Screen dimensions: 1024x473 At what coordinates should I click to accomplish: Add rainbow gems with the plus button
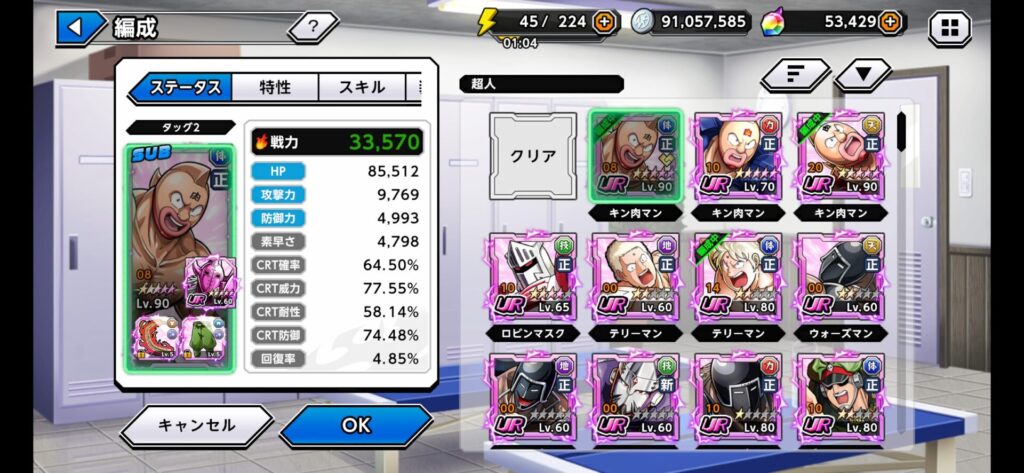click(x=892, y=21)
